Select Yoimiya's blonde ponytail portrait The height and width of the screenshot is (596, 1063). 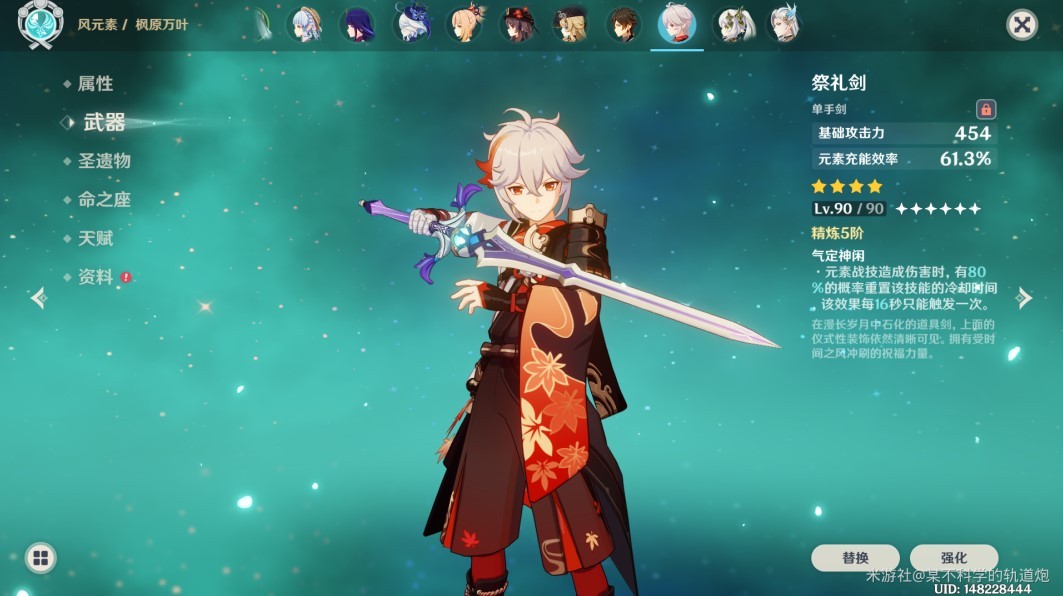point(463,25)
